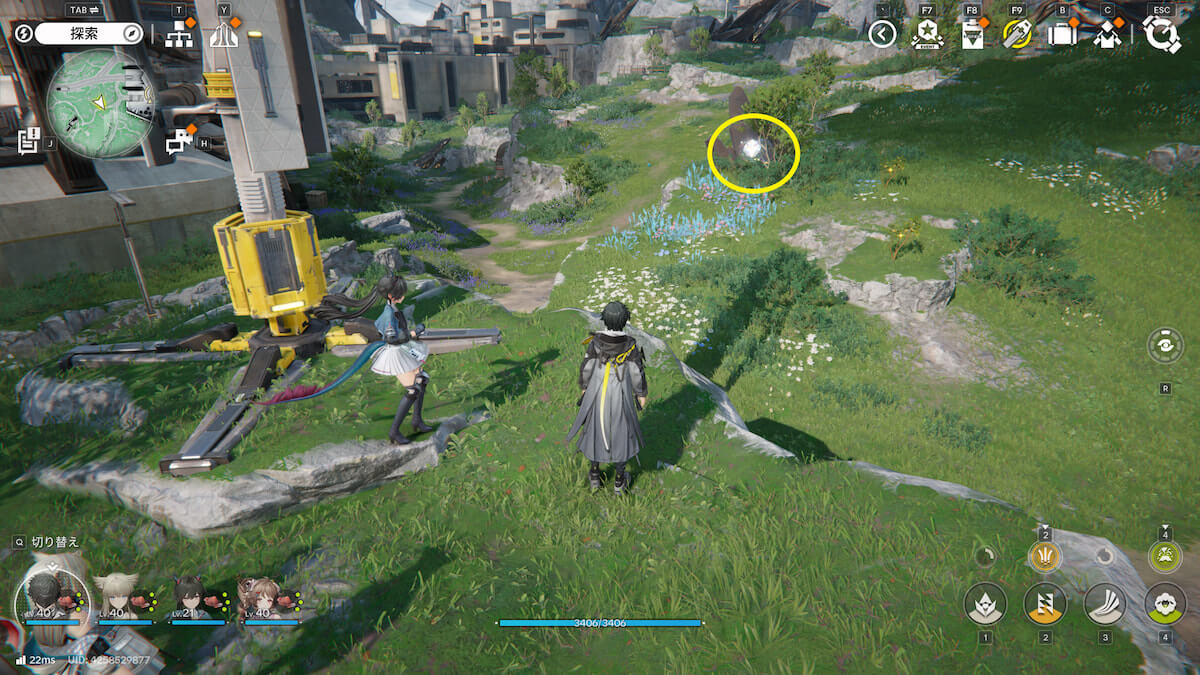Open the clipboard icon with downward triangle
The height and width of the screenshot is (675, 1200).
tap(972, 35)
